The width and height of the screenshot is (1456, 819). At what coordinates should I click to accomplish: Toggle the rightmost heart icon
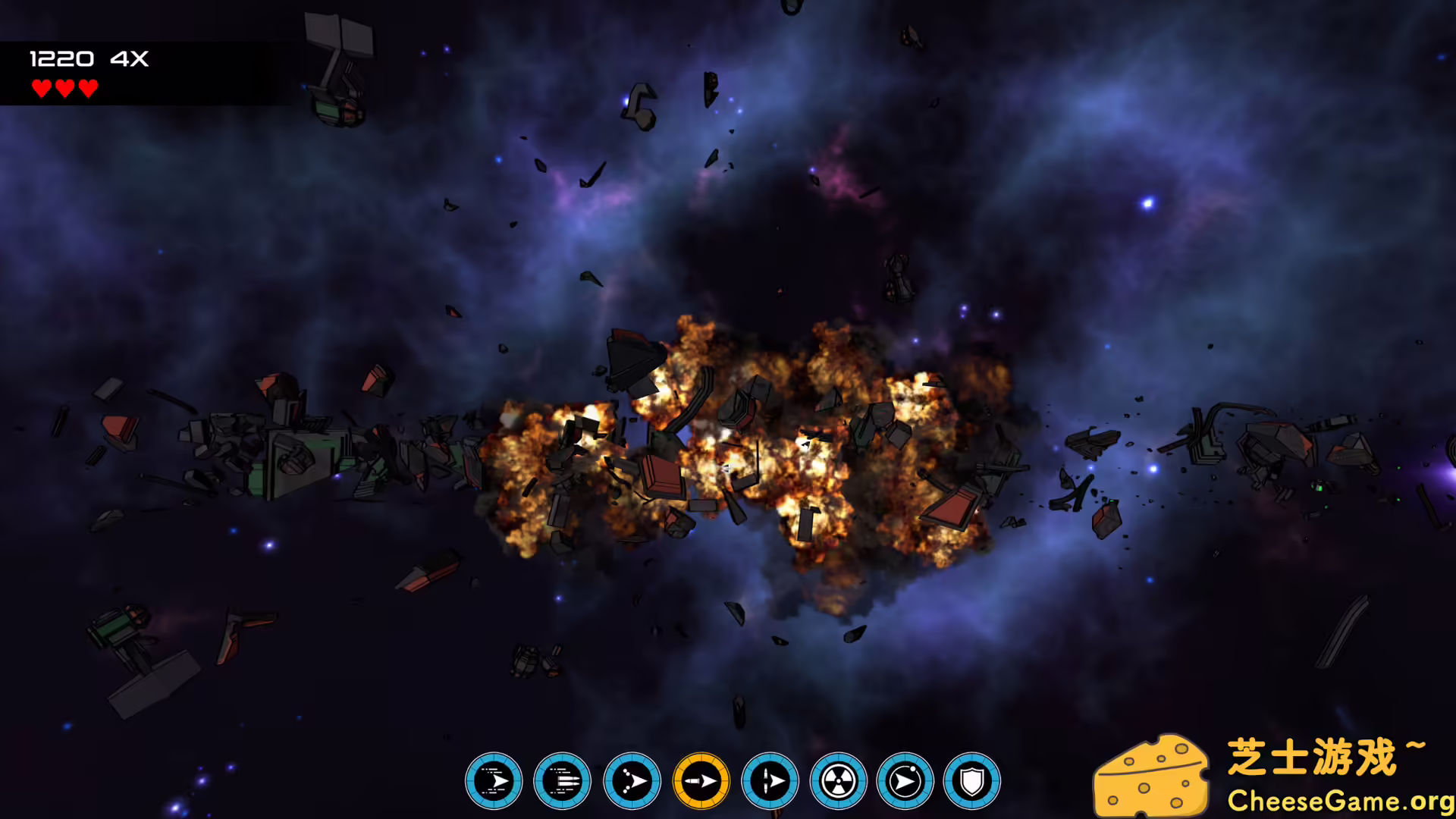click(88, 89)
